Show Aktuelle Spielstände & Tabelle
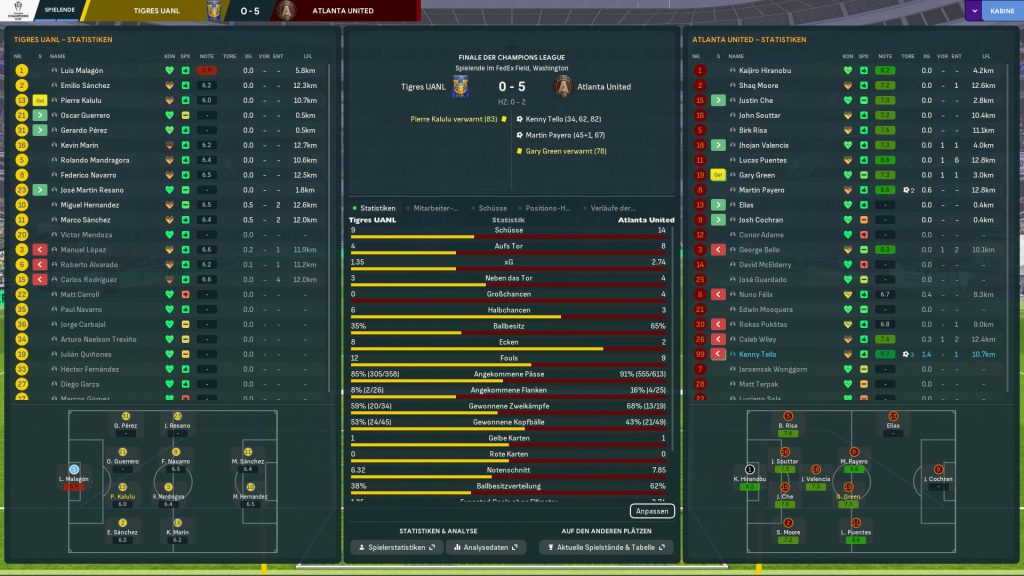 point(606,548)
